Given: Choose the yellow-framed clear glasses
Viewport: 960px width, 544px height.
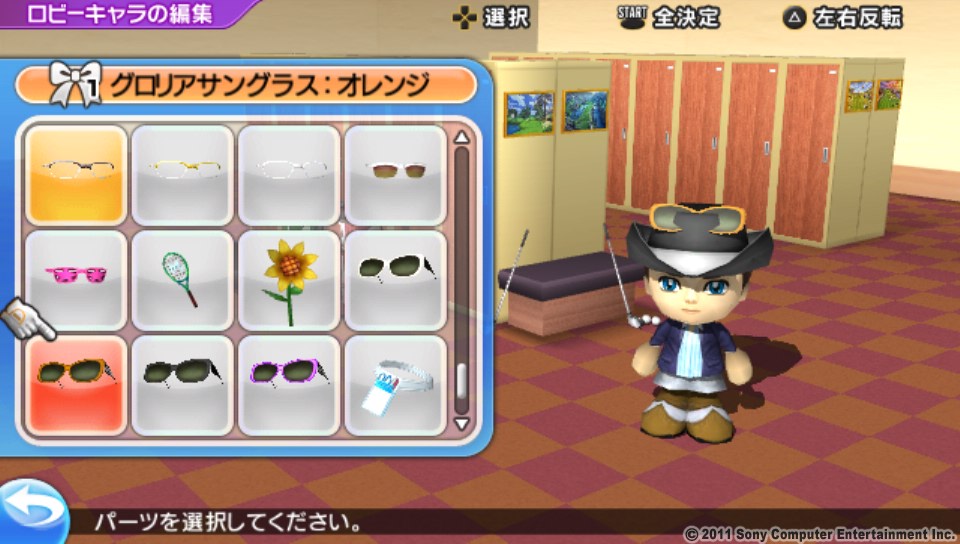Looking at the screenshot, I should click(182, 173).
